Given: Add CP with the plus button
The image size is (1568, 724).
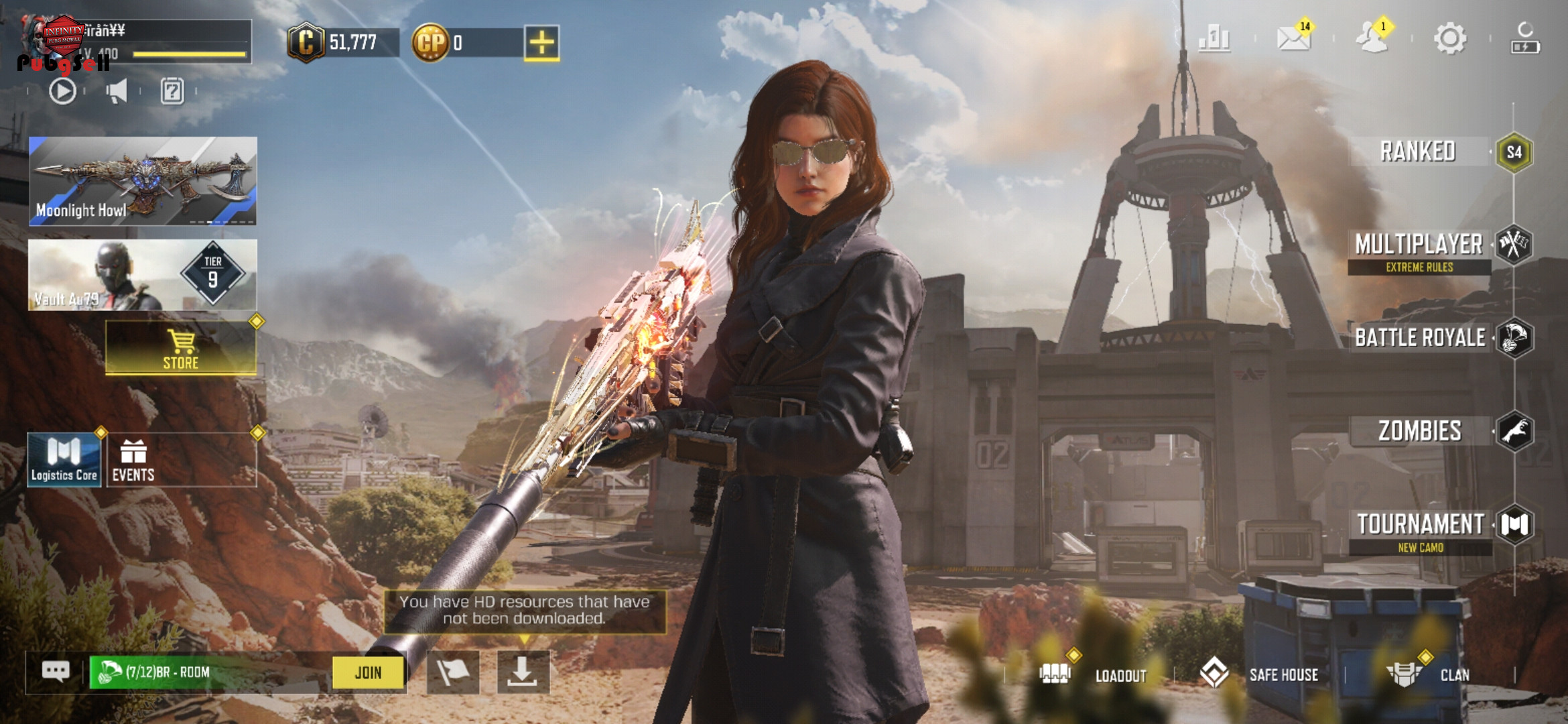Looking at the screenshot, I should 541,44.
